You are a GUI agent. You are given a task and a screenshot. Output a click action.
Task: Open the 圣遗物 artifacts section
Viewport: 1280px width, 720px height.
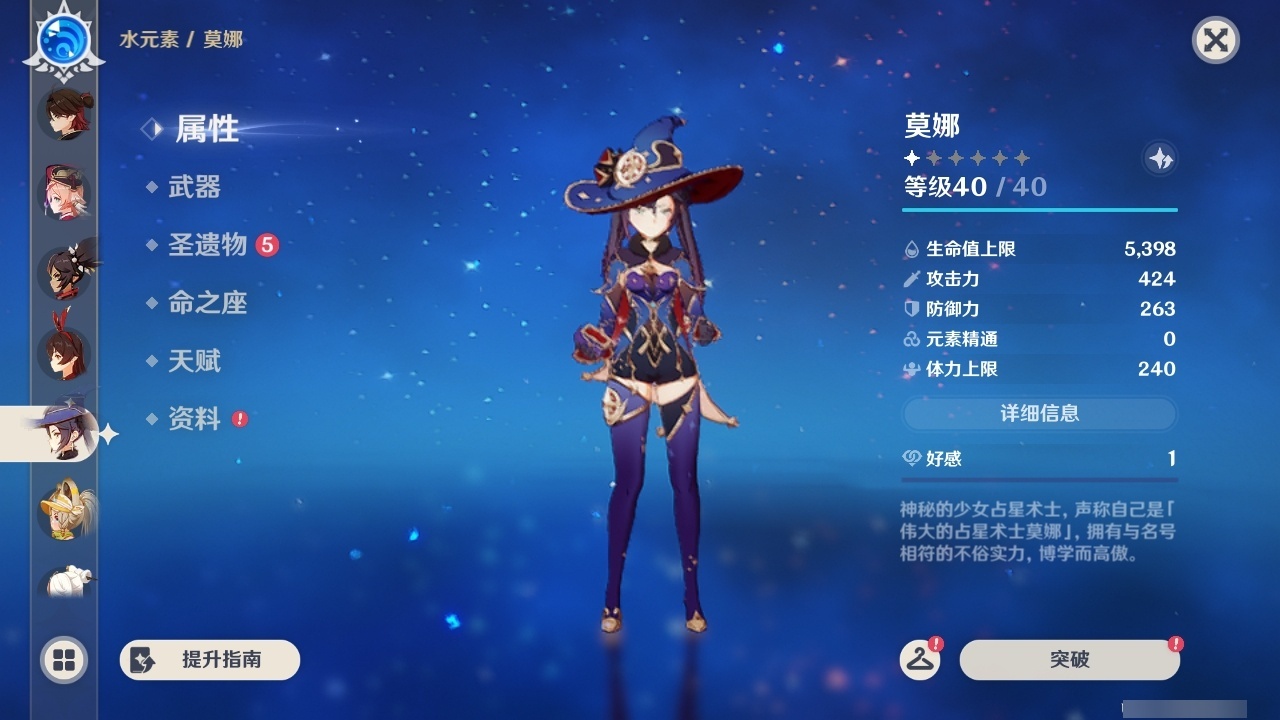(206, 246)
